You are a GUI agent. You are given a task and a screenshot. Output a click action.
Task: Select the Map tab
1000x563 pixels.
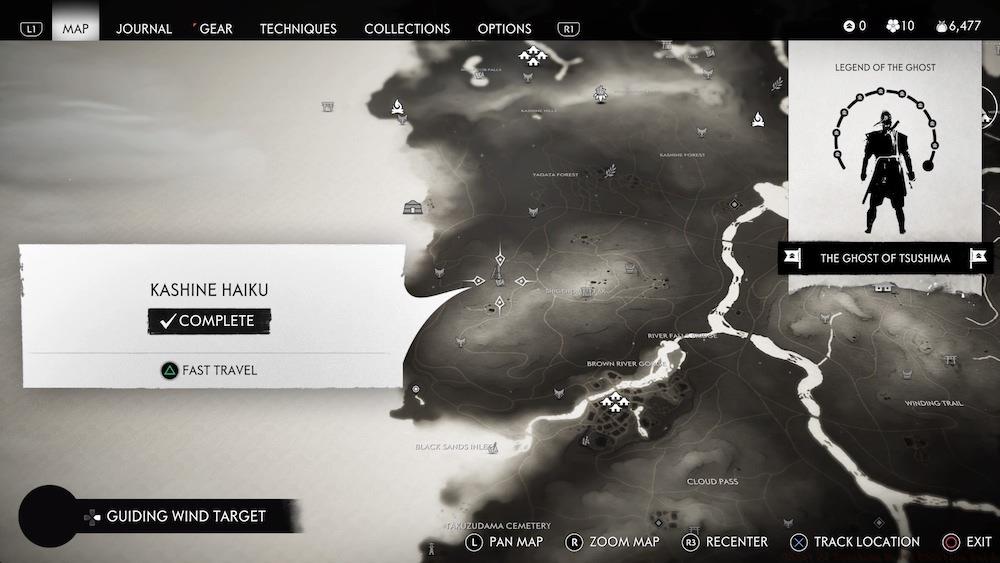pyautogui.click(x=76, y=29)
